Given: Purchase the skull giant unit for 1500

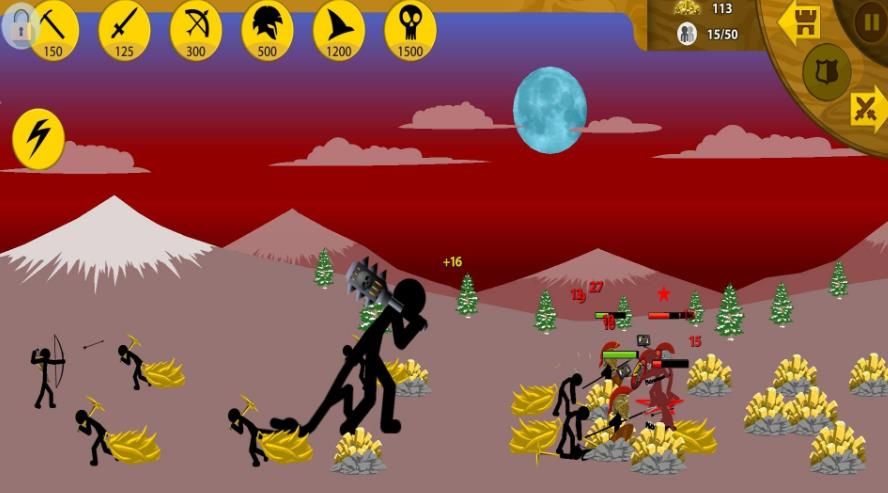Looking at the screenshot, I should pos(410,29).
